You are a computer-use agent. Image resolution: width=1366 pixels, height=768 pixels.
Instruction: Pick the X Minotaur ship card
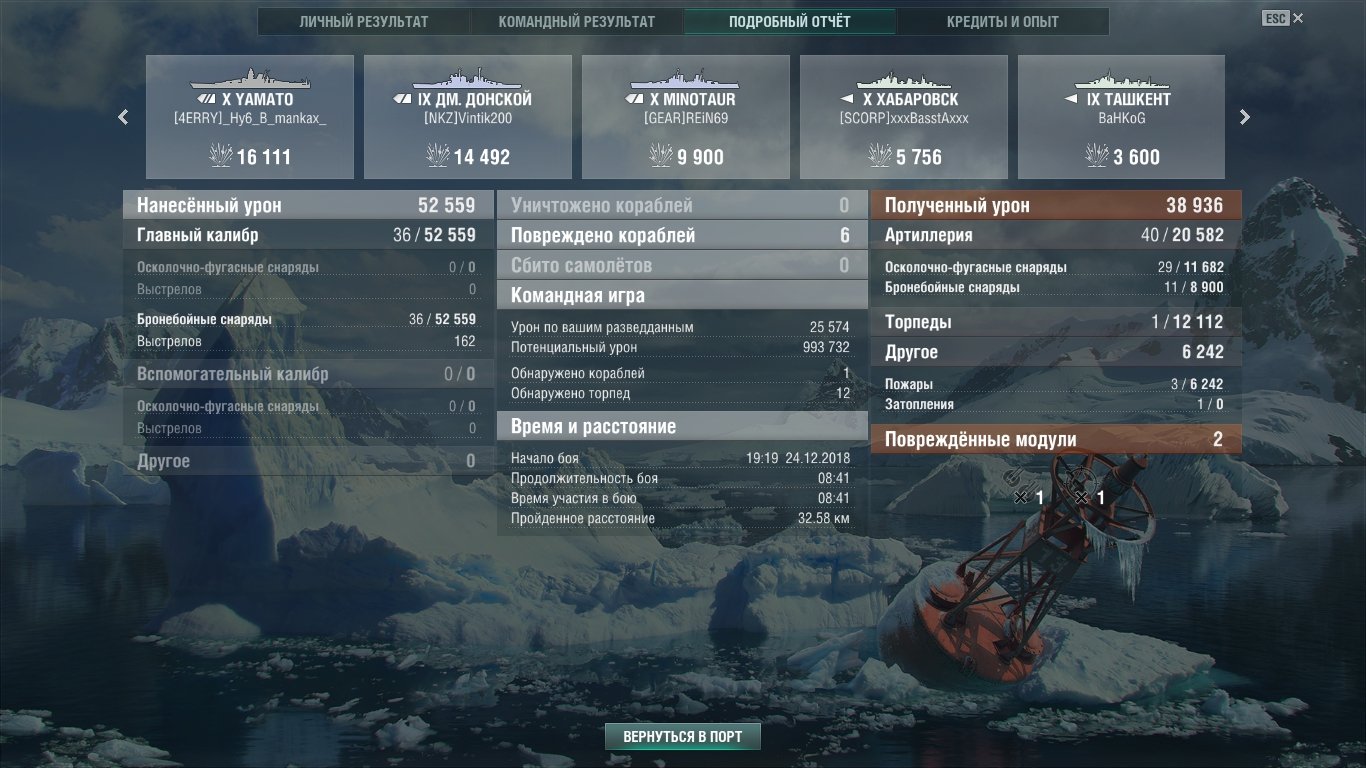point(686,117)
